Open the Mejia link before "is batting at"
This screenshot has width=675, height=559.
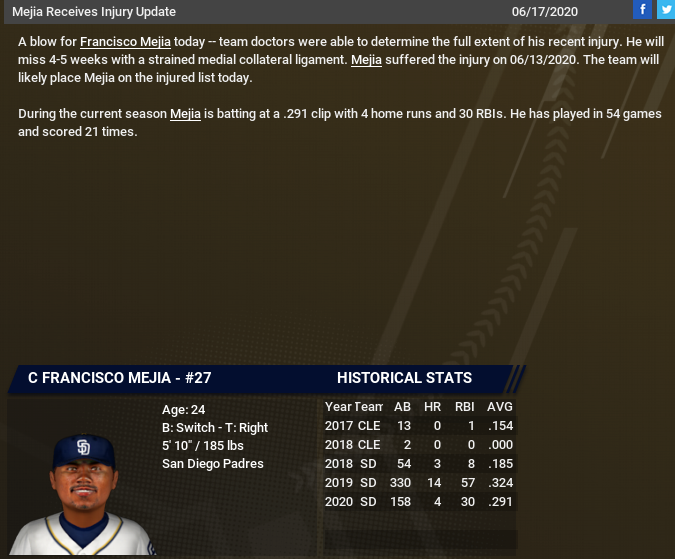(185, 114)
